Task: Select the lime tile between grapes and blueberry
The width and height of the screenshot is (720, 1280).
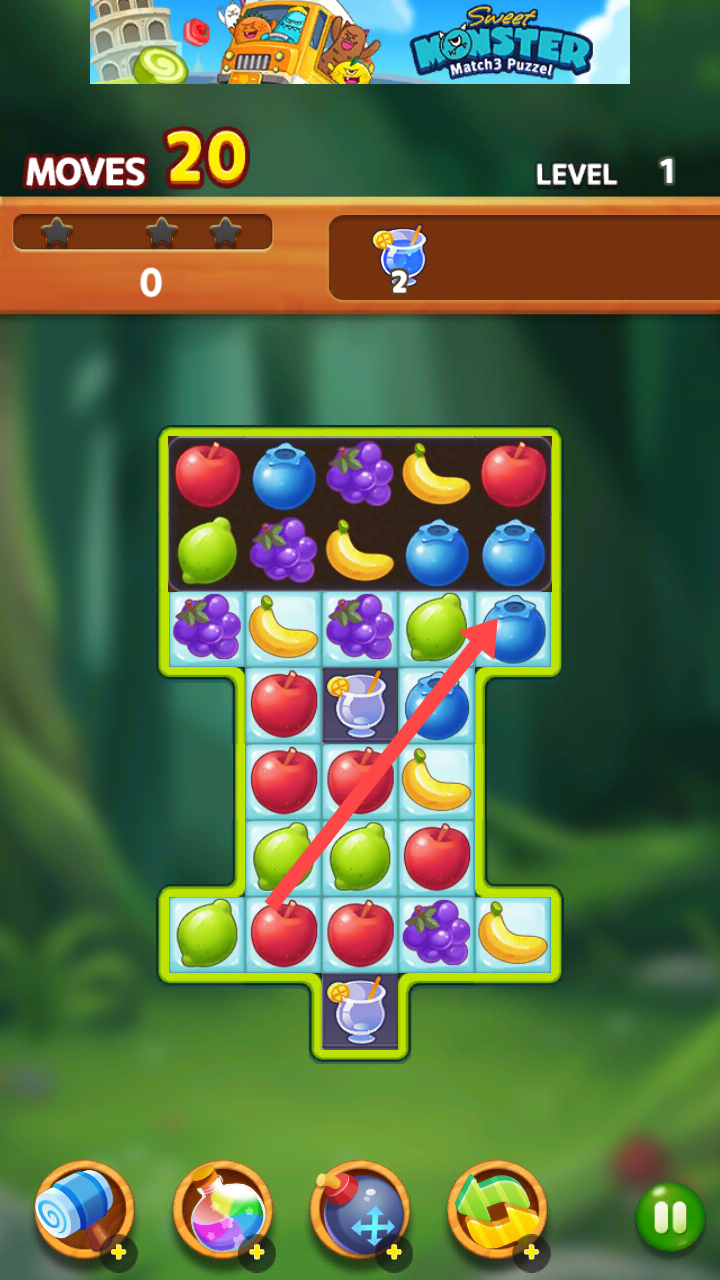Action: 436,628
